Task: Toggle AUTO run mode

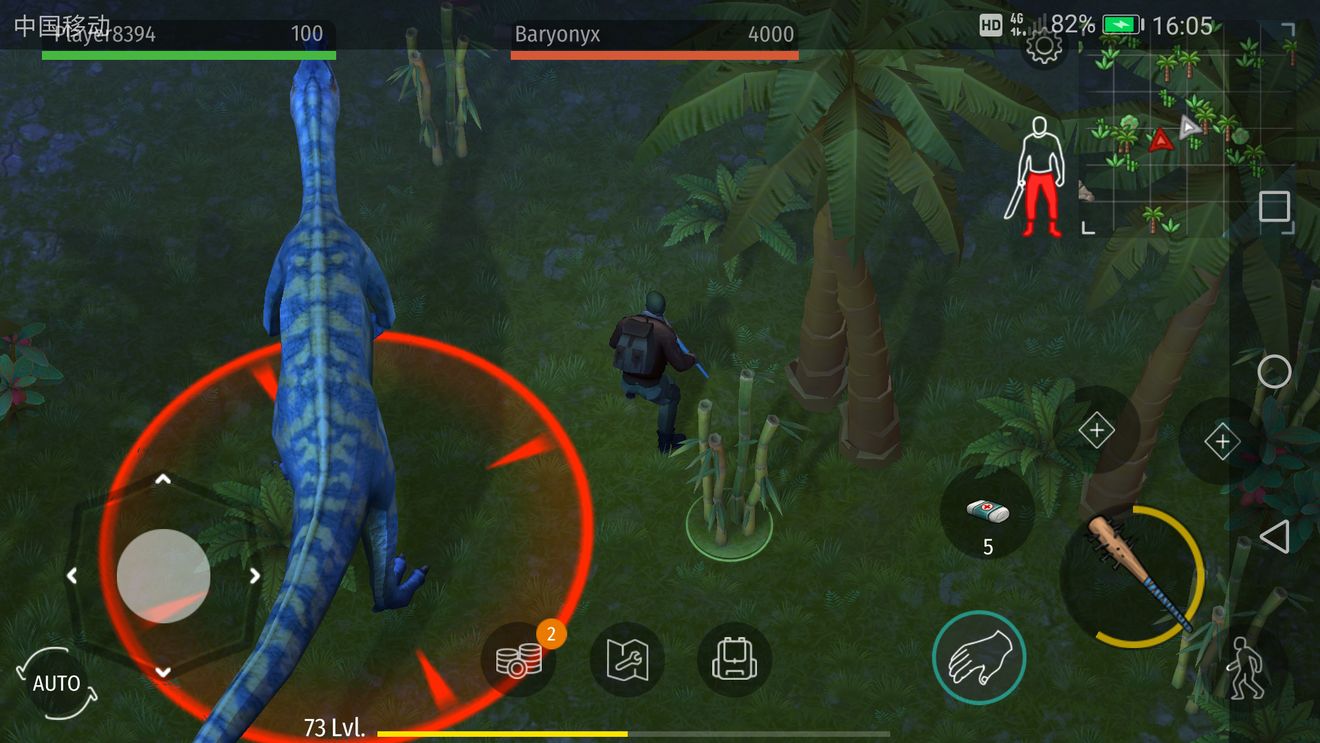Action: (x=57, y=683)
